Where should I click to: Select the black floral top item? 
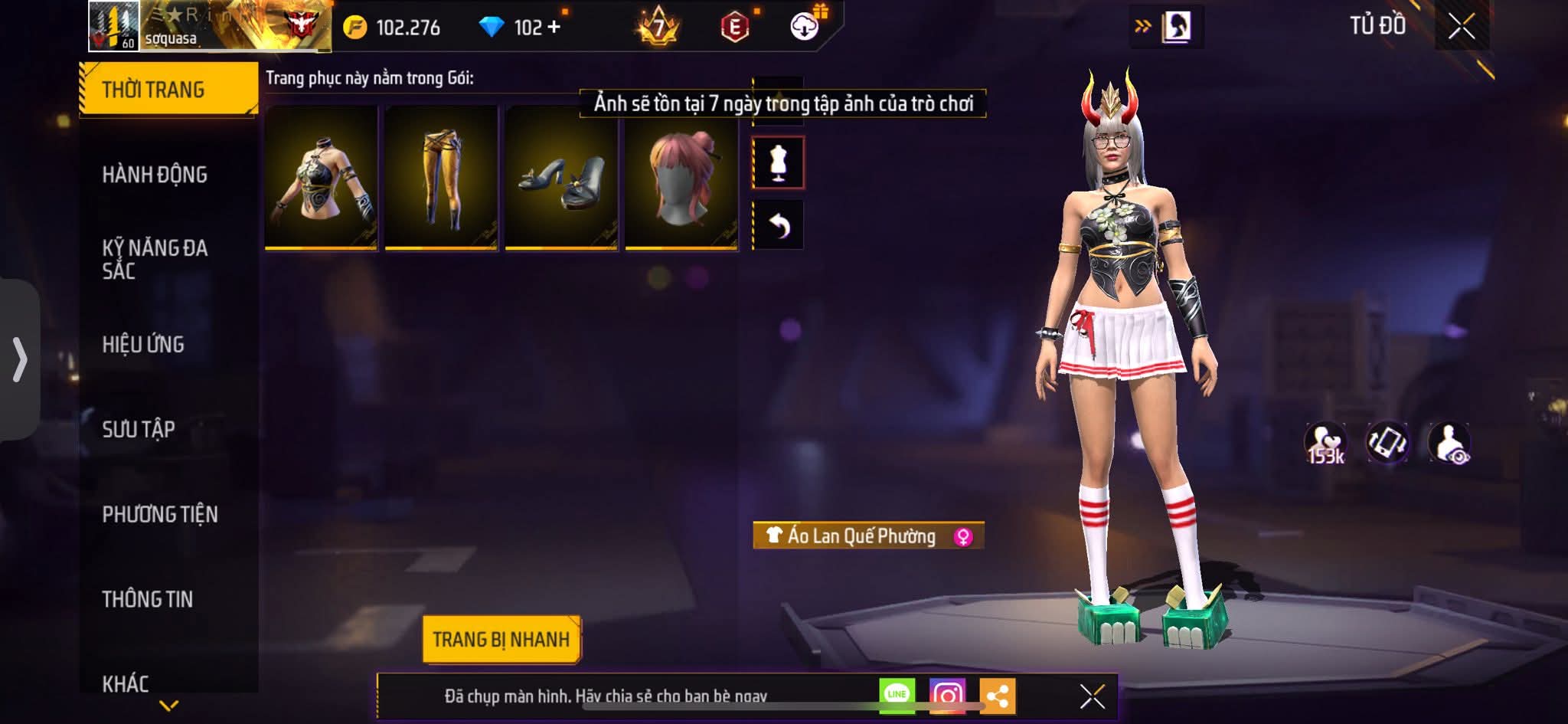[322, 178]
